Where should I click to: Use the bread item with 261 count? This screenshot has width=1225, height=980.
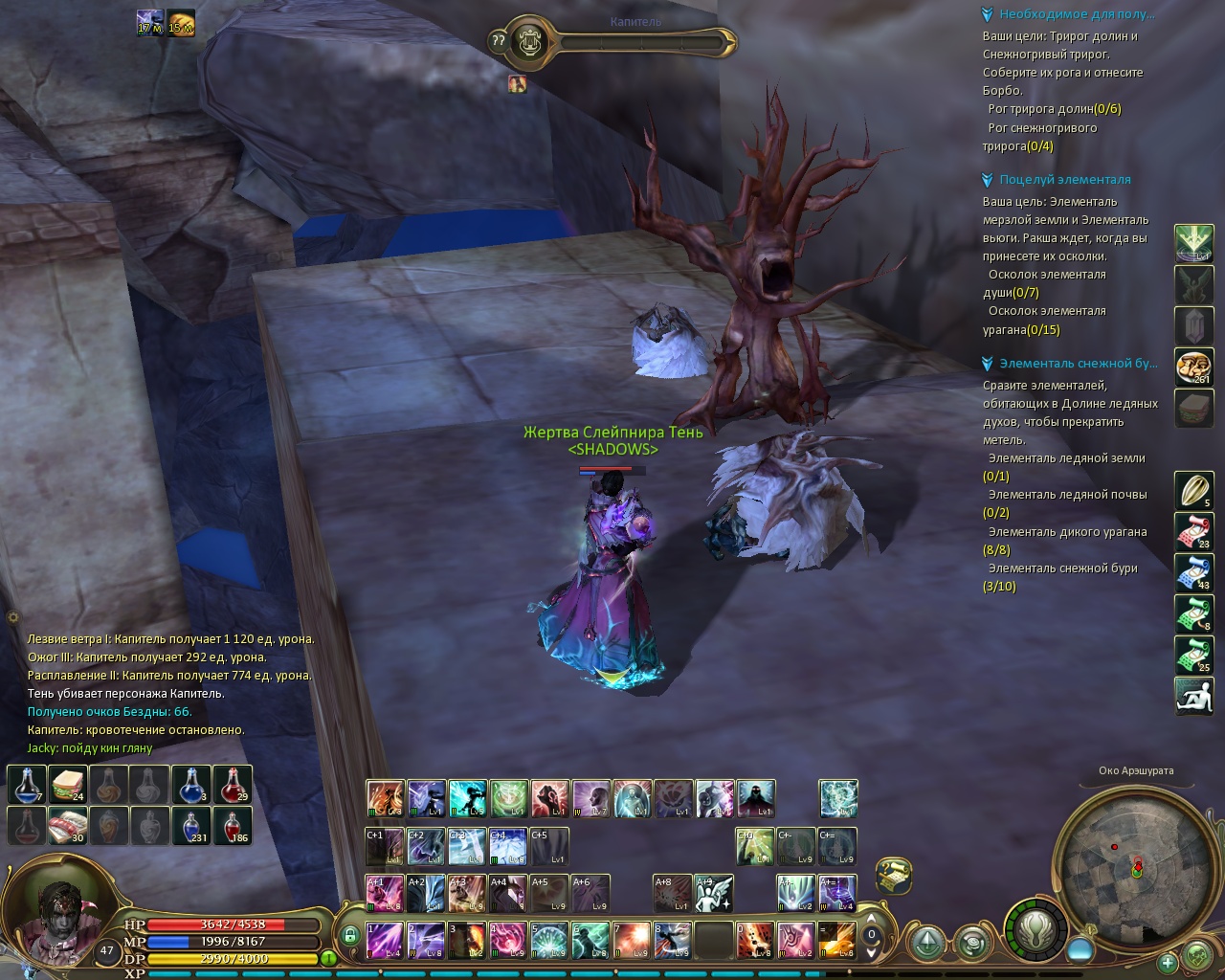click(1193, 367)
